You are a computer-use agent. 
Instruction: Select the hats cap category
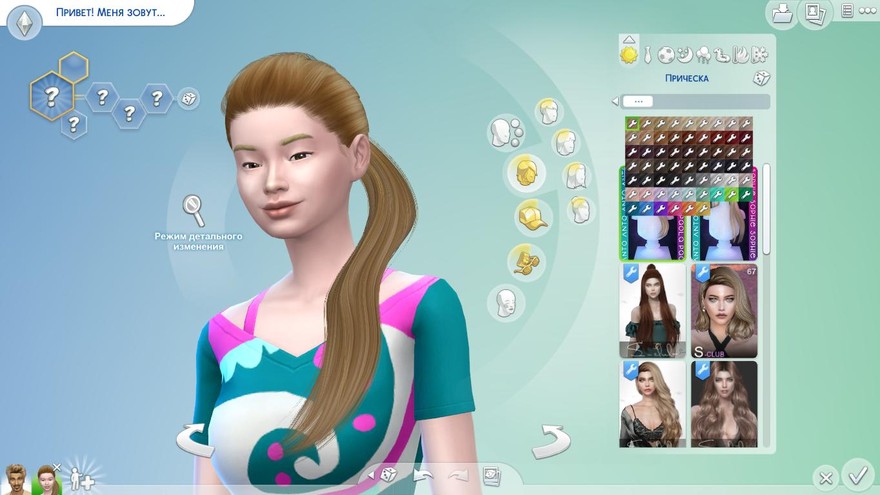532,215
